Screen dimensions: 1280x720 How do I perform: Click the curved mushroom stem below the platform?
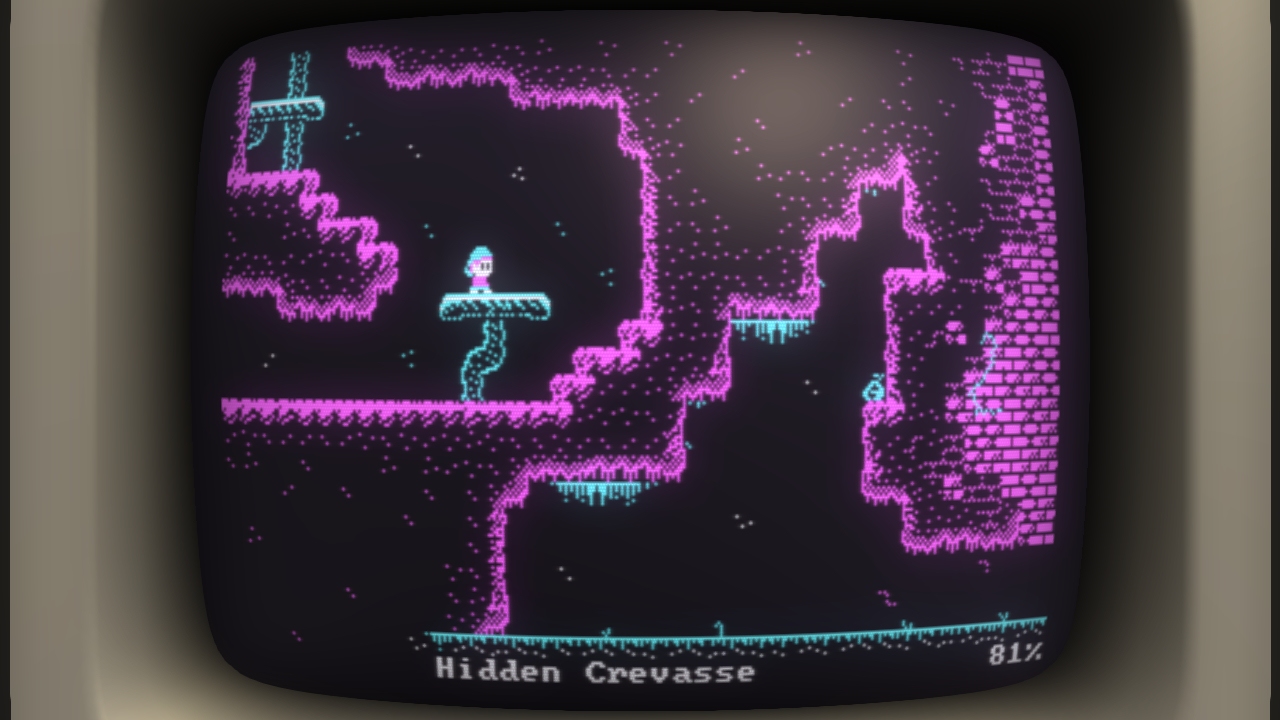pos(483,360)
